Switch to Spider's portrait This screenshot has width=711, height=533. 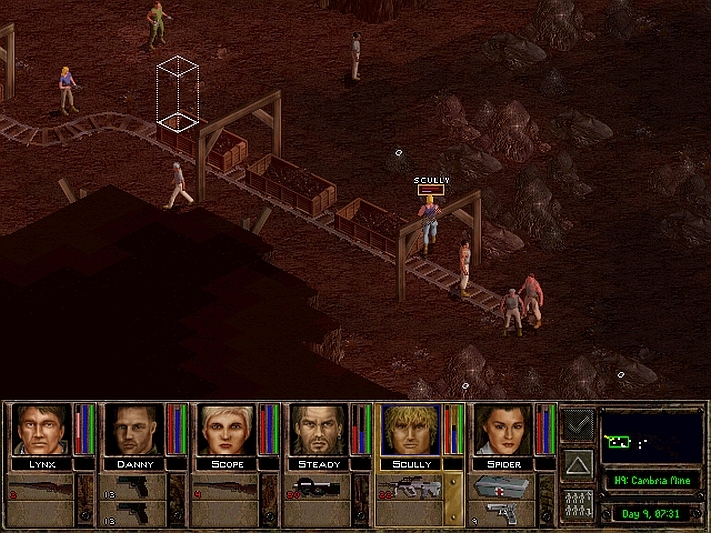pyautogui.click(x=502, y=430)
